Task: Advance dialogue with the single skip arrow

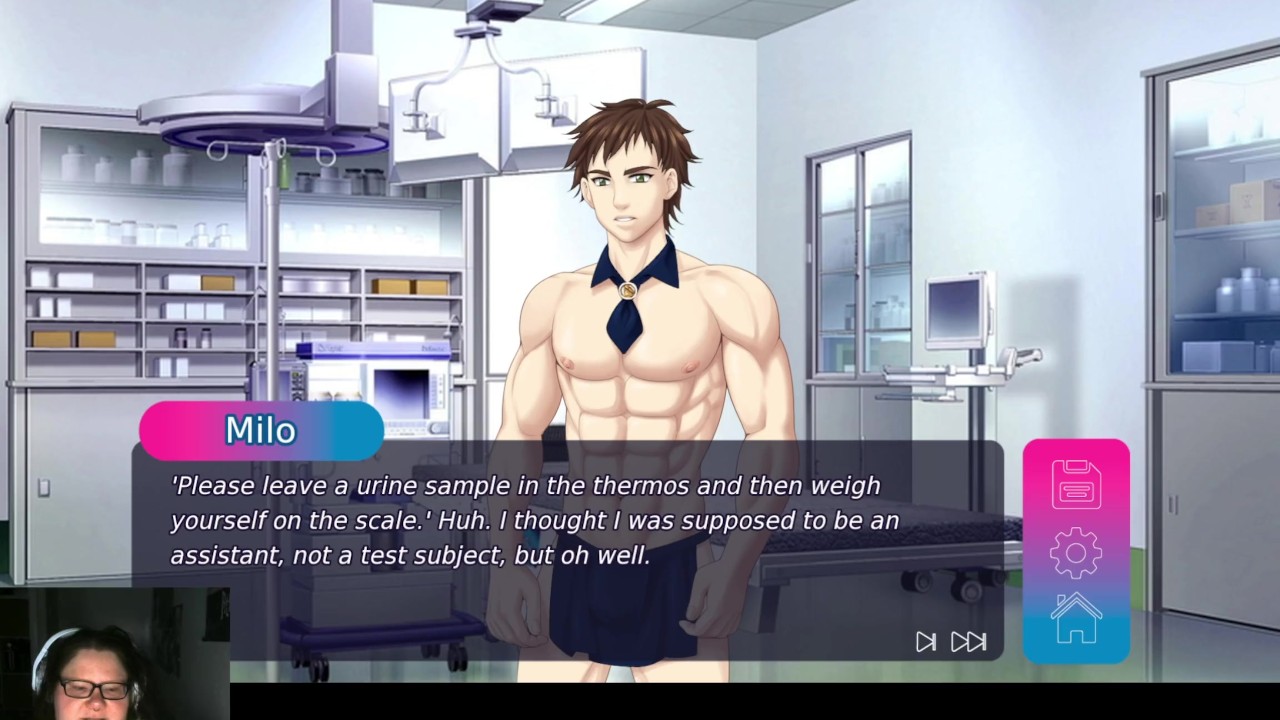Action: click(x=926, y=642)
